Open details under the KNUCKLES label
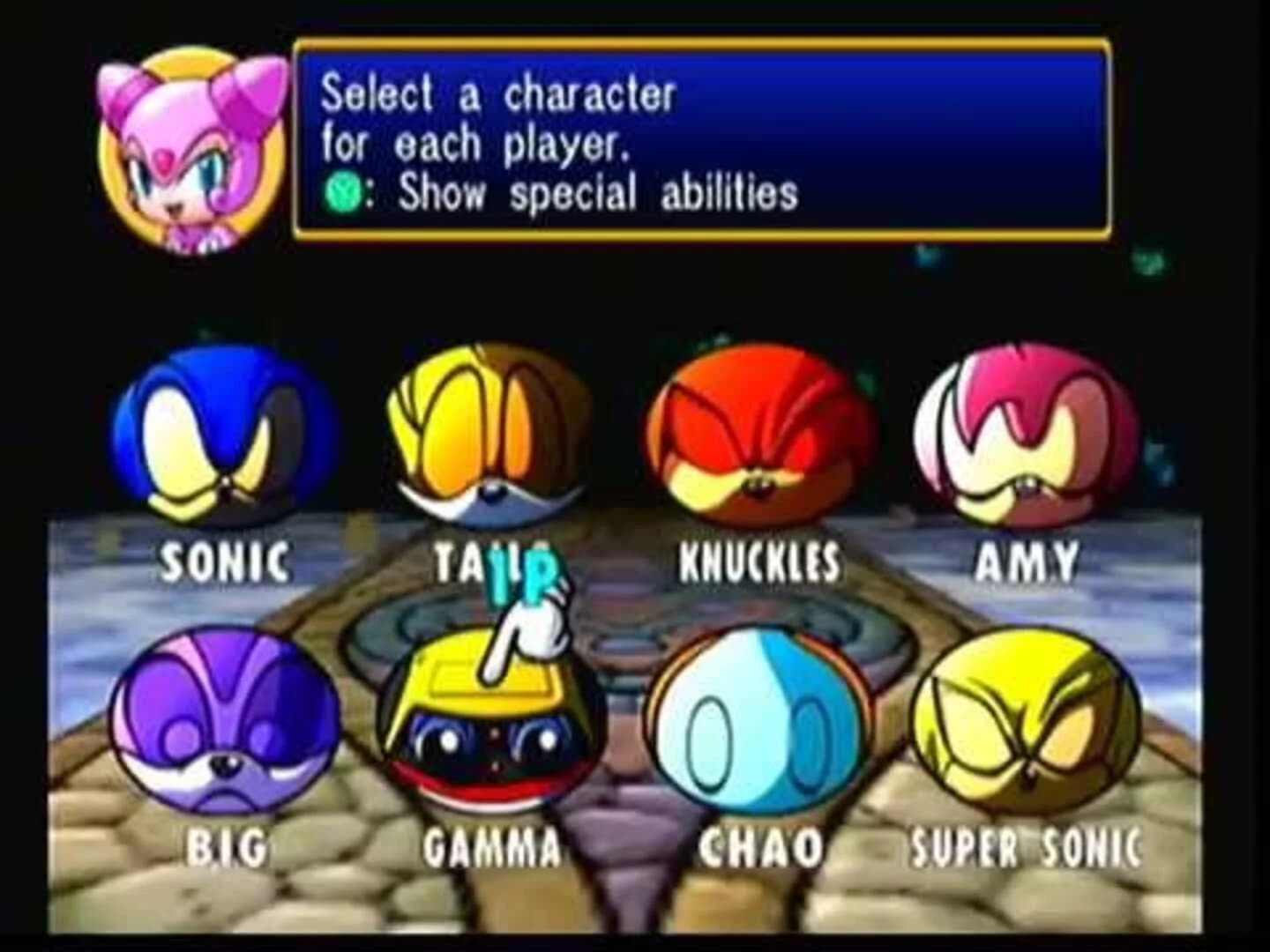This screenshot has width=1270, height=952. click(x=757, y=560)
